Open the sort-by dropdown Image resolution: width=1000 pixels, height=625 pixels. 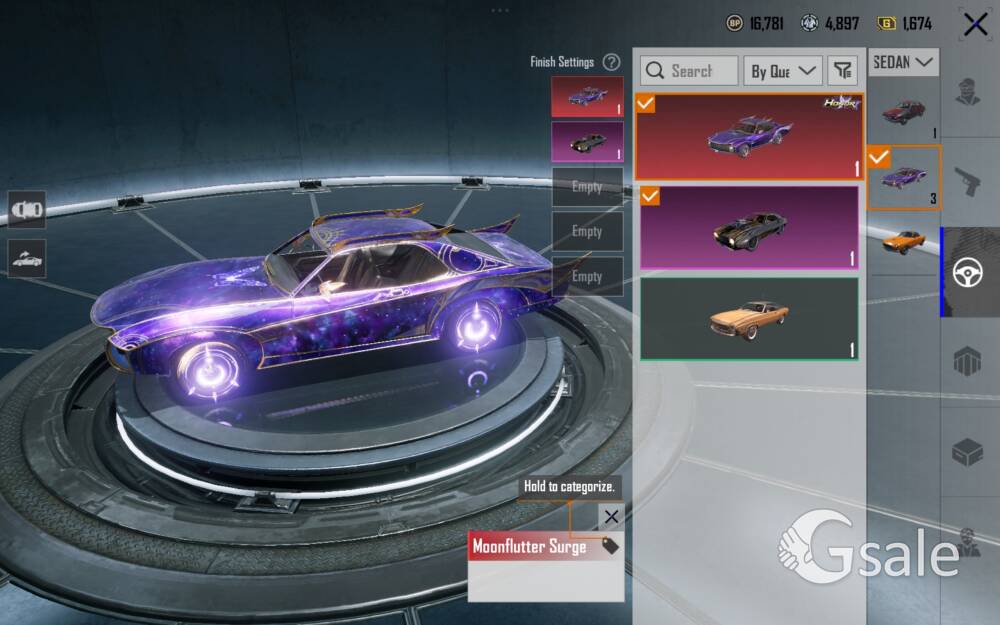tap(783, 71)
